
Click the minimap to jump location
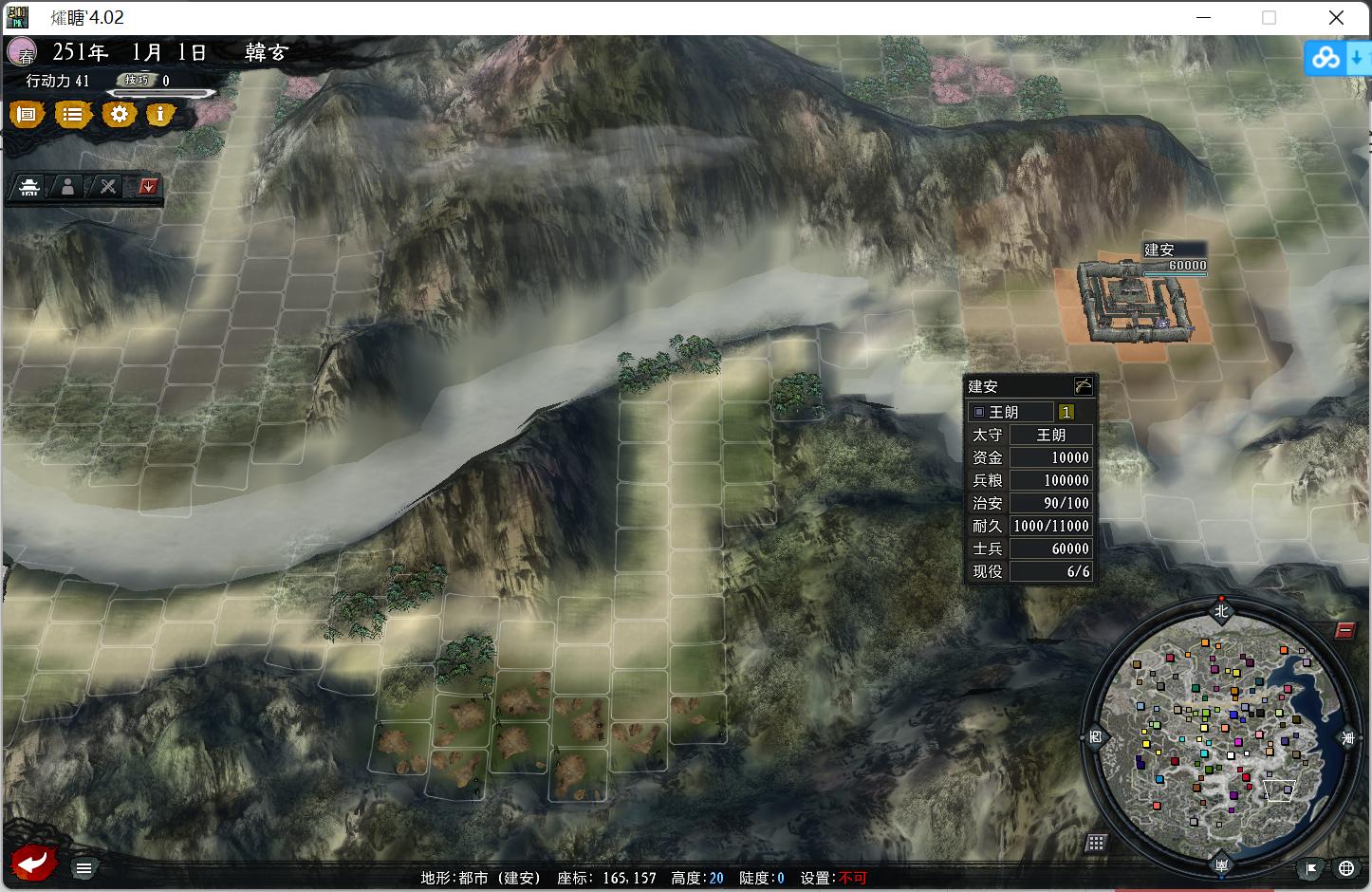pyautogui.click(x=1221, y=735)
